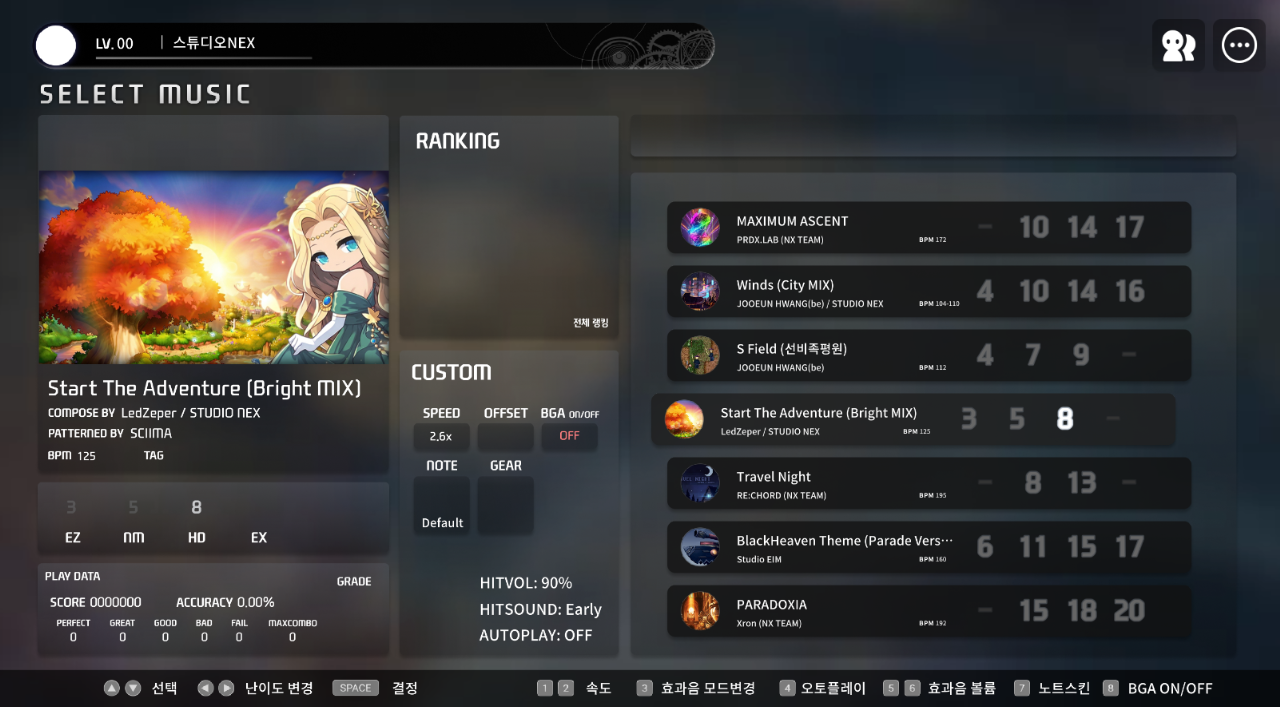Open the empty gear skin box

click(505, 505)
